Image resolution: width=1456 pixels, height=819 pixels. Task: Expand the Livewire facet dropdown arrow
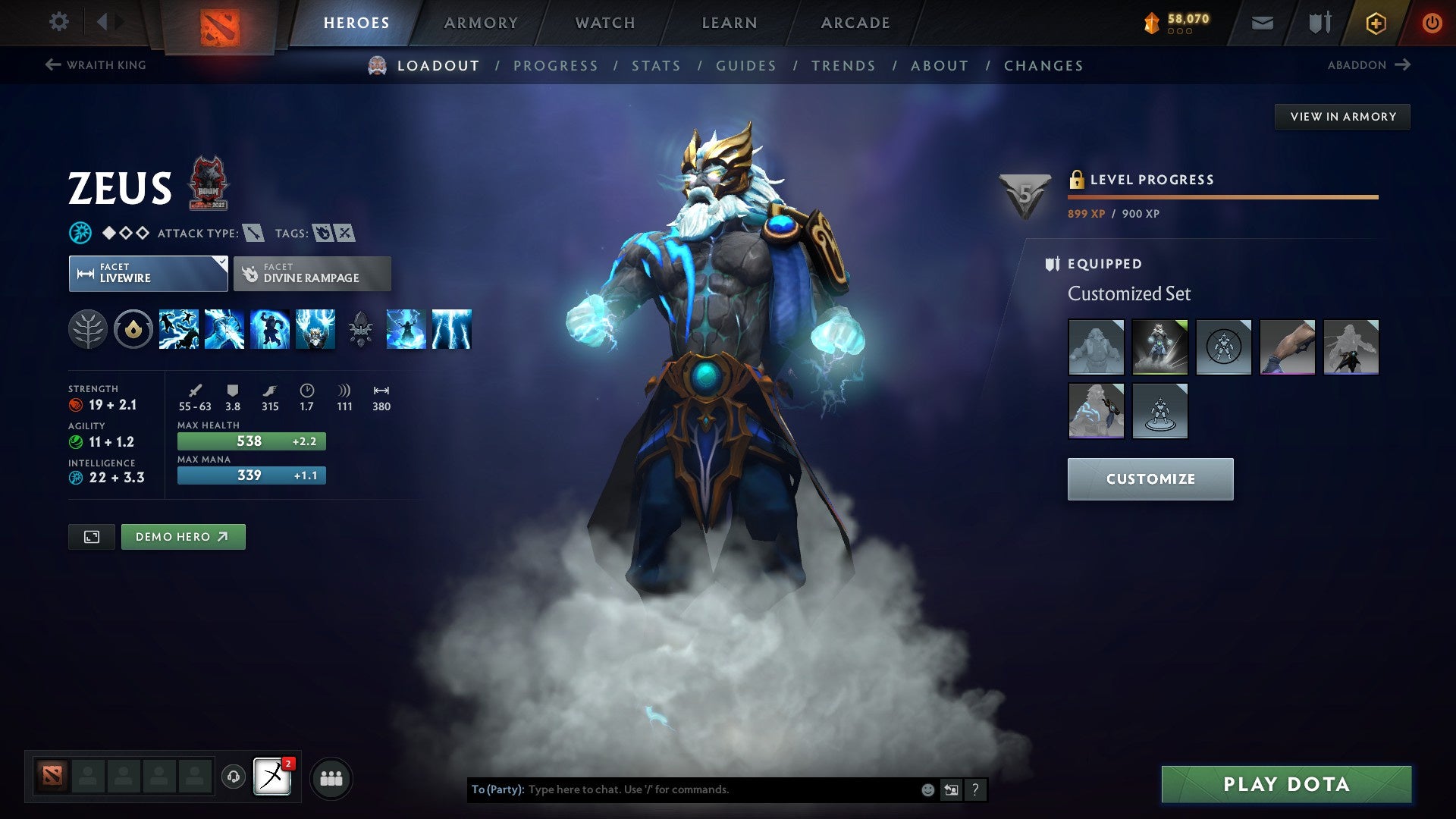click(x=221, y=264)
